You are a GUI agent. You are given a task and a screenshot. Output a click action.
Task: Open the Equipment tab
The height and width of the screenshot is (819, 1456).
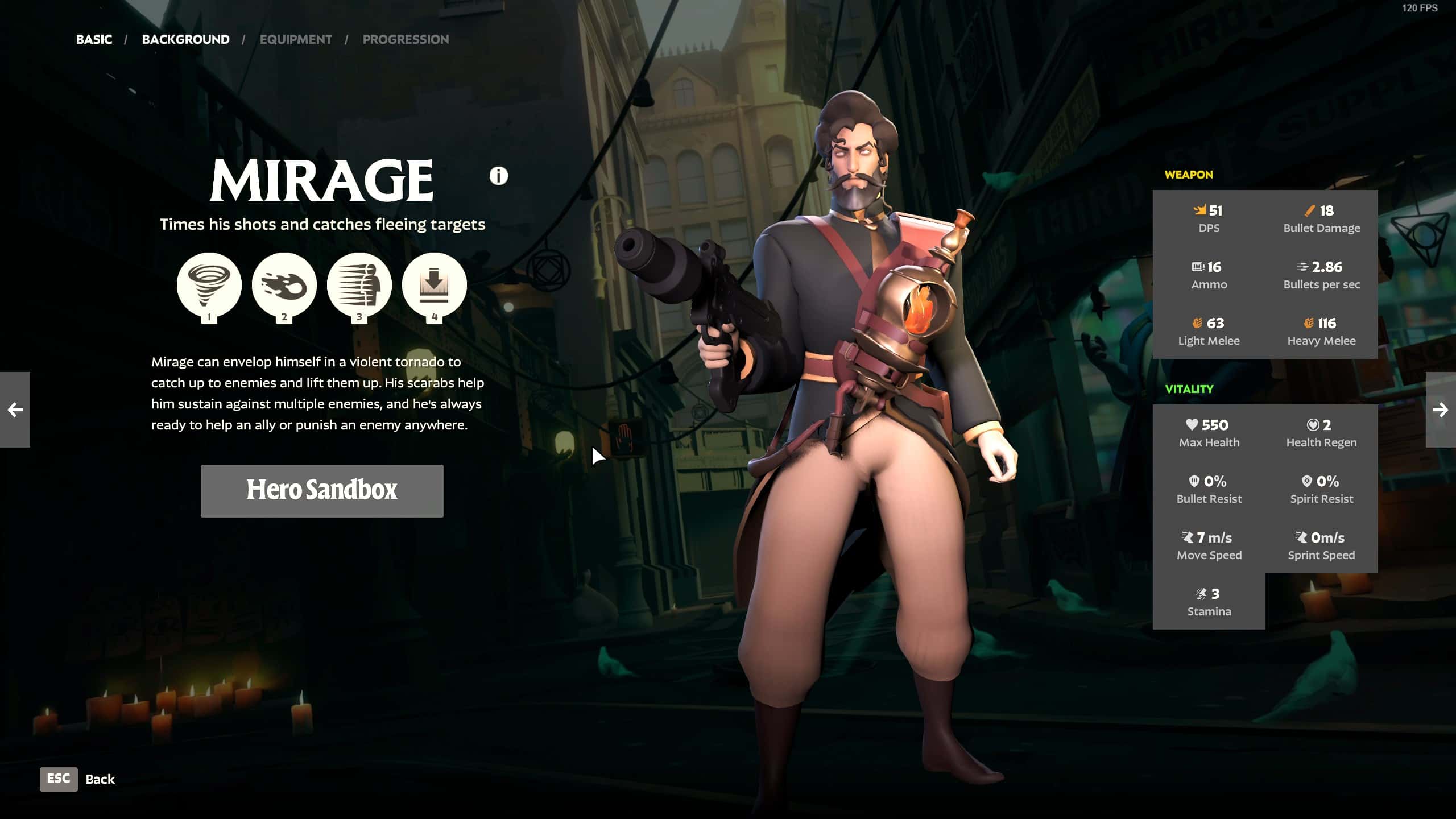point(296,39)
